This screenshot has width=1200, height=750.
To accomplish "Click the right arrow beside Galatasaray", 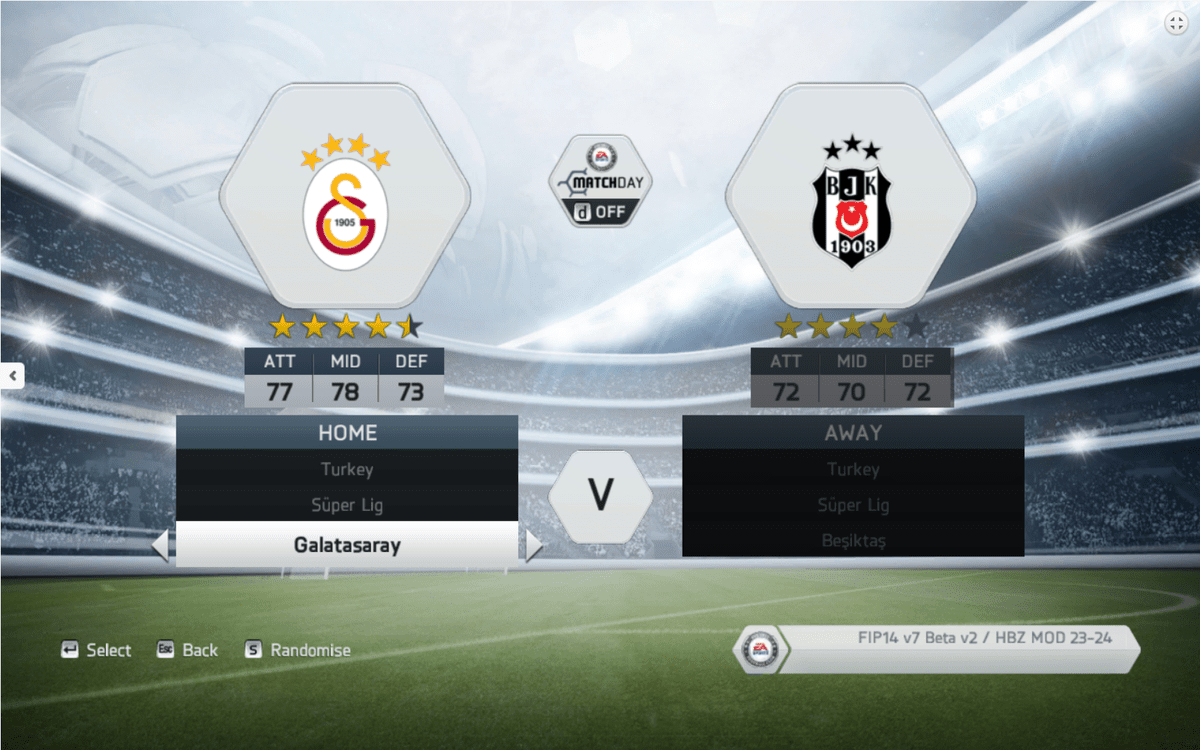I will 533,546.
